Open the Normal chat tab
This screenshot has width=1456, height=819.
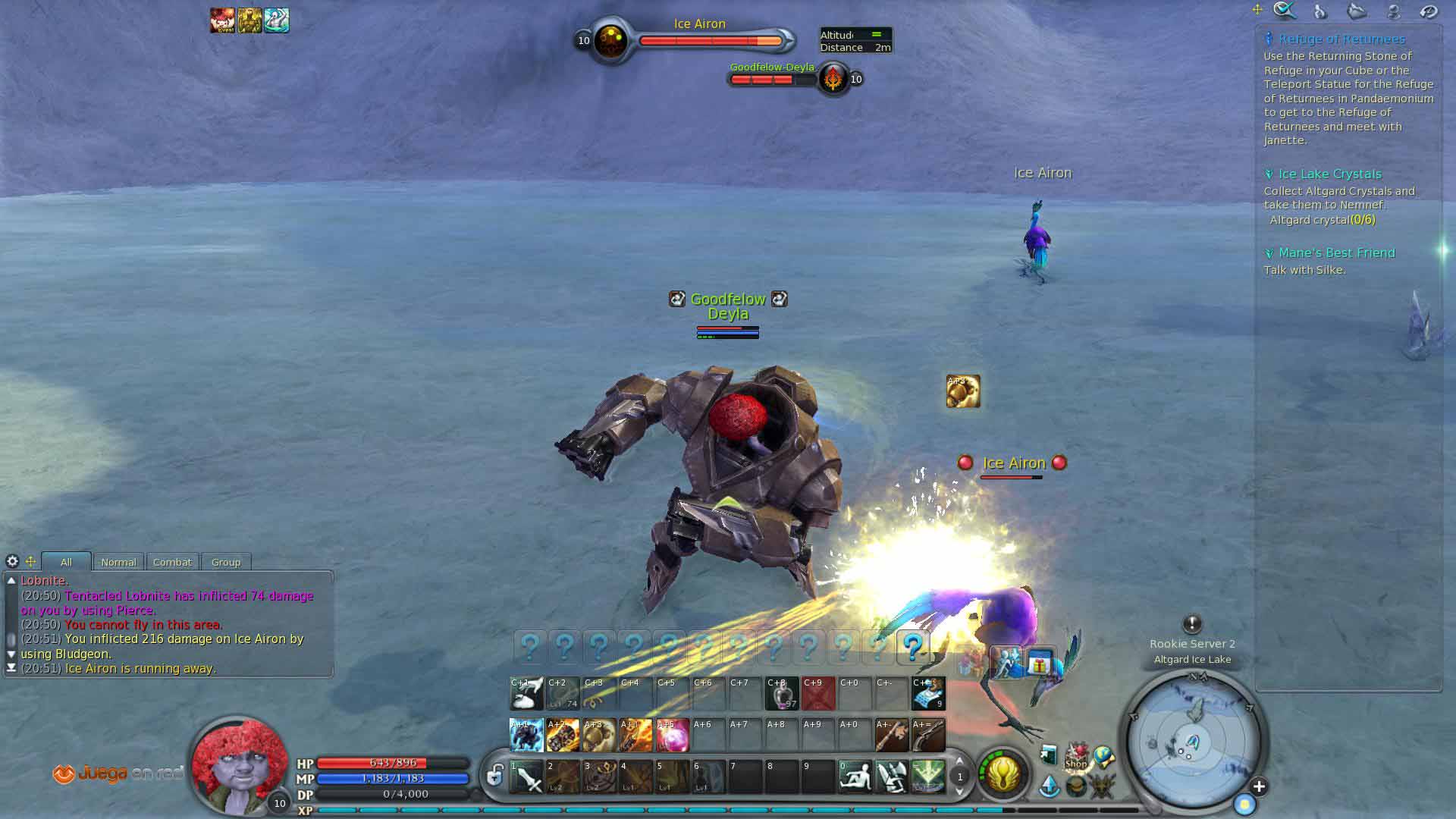118,562
